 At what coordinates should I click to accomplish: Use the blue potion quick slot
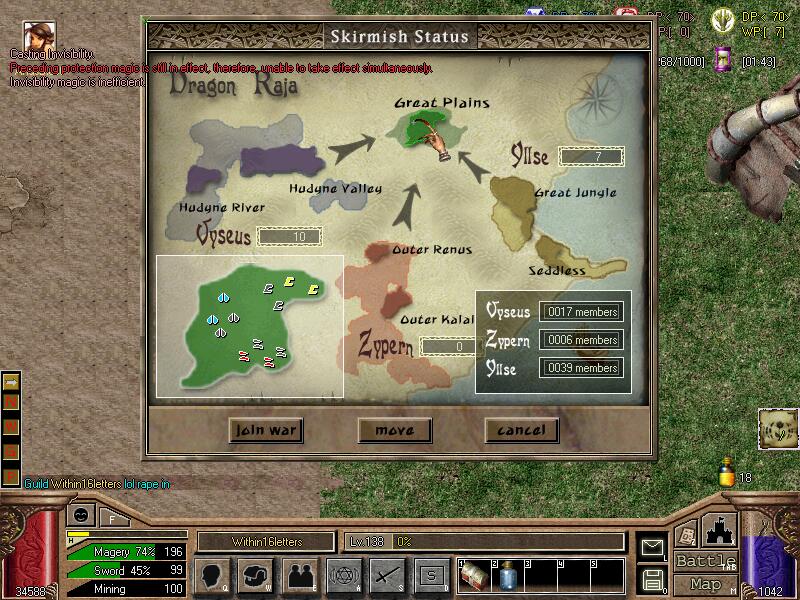point(506,576)
